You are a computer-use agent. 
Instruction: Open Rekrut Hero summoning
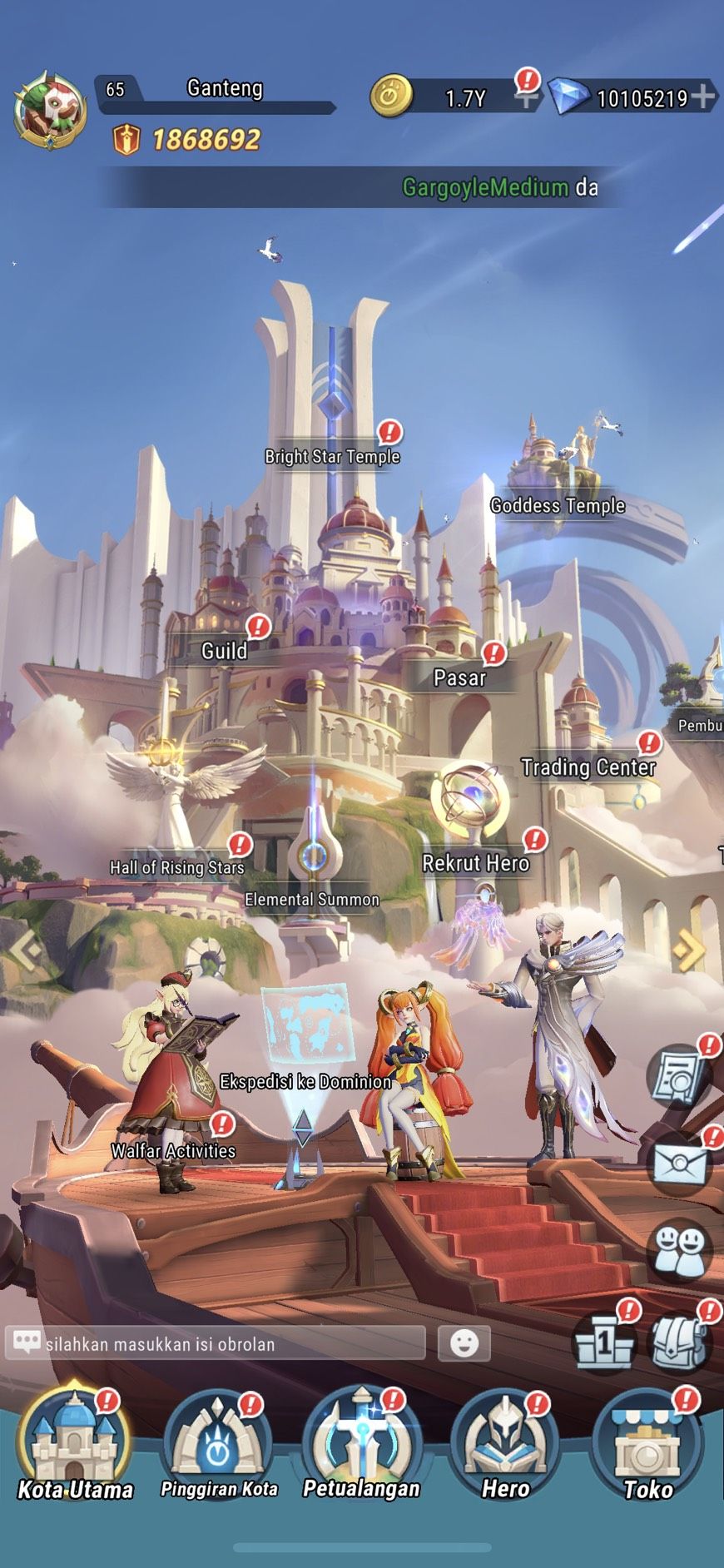(x=475, y=862)
